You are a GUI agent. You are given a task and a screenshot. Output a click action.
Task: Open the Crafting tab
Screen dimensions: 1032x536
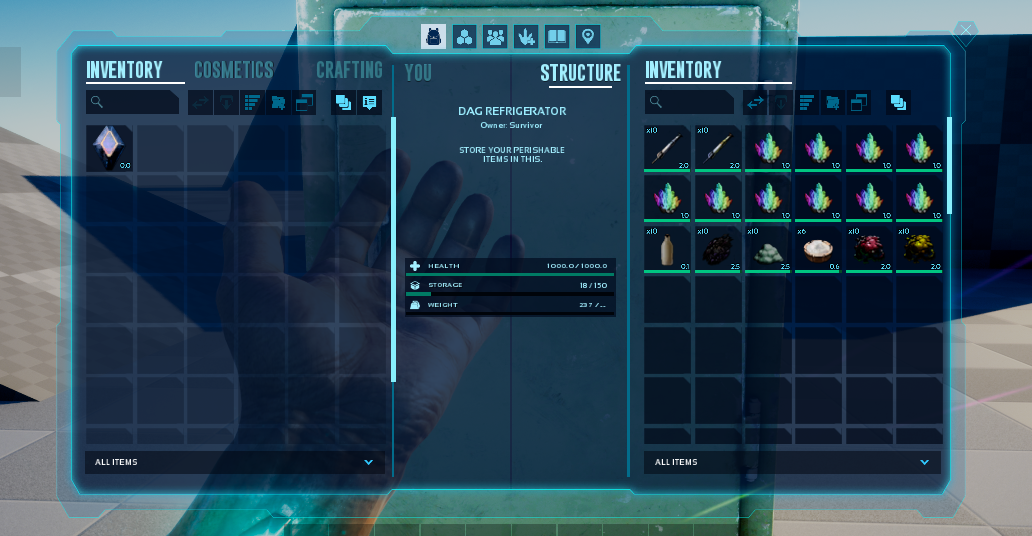tap(349, 70)
